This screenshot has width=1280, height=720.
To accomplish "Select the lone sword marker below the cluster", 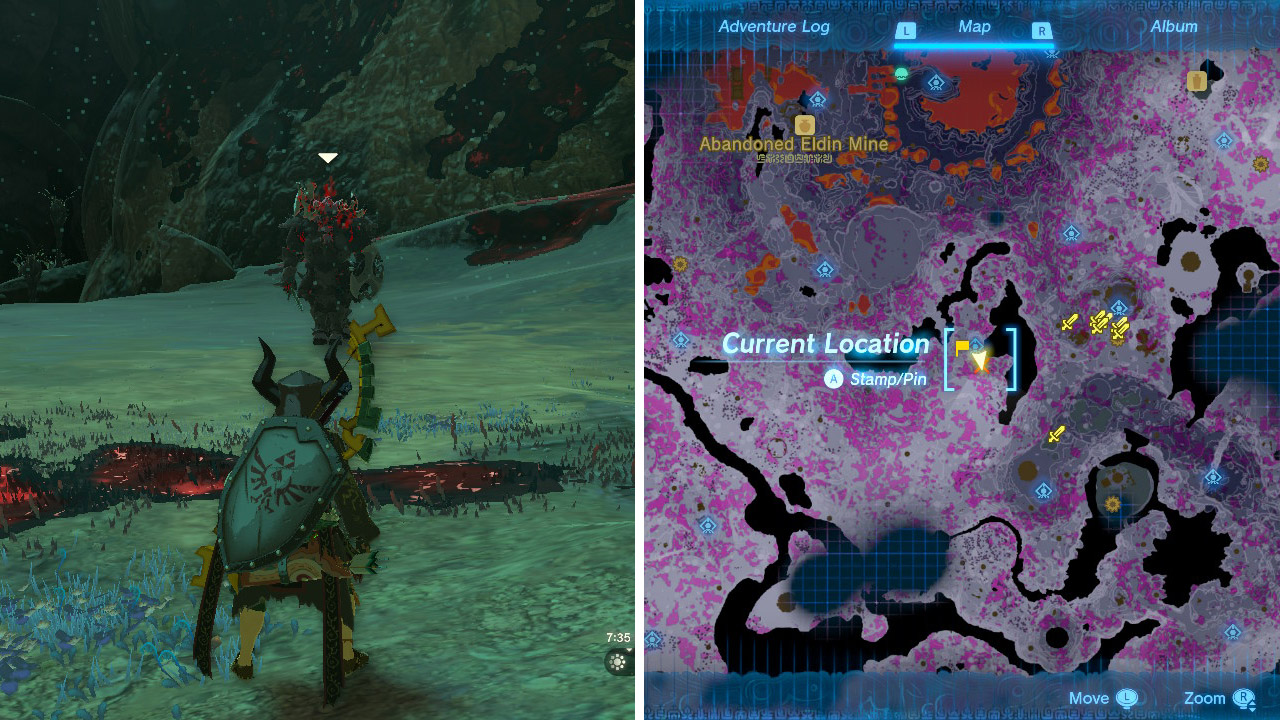I will (1057, 434).
